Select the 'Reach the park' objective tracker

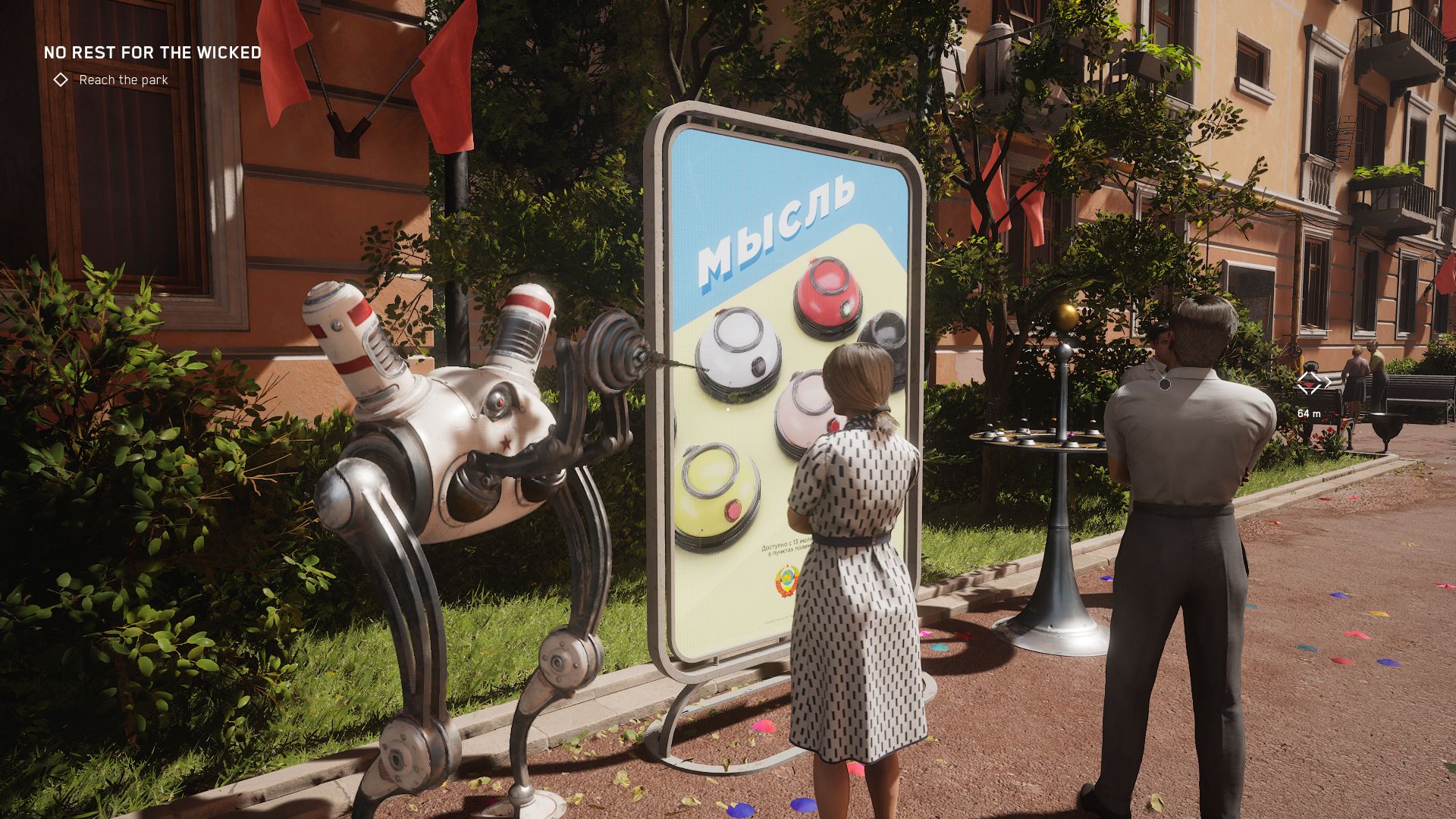click(123, 80)
